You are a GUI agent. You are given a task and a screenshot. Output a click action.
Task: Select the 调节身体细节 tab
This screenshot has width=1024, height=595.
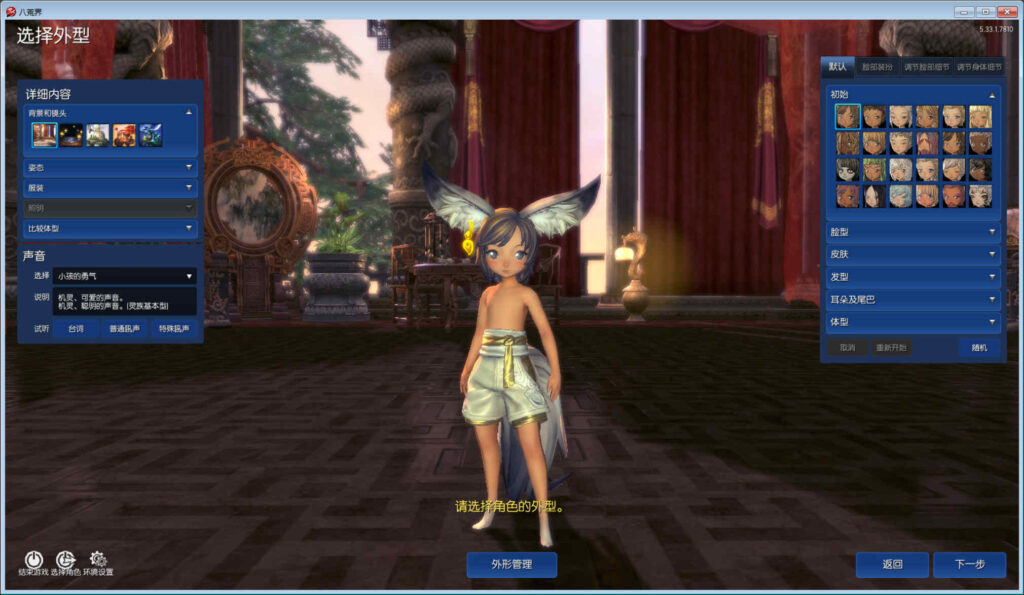[x=978, y=68]
